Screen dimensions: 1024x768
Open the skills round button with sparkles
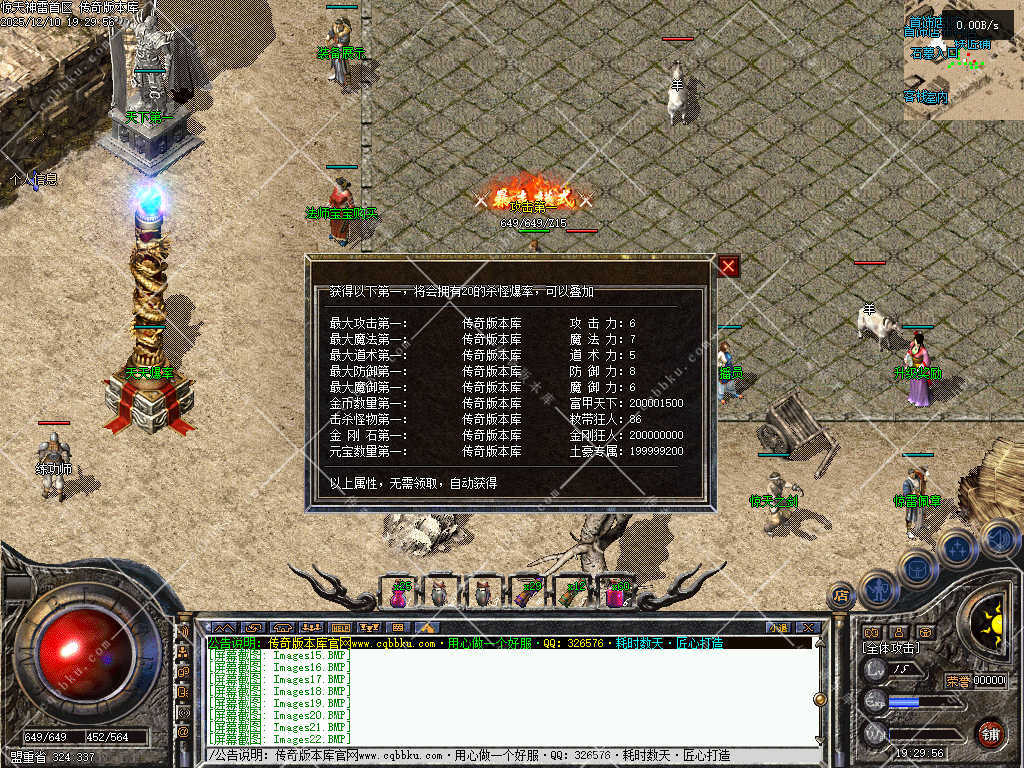coord(958,547)
